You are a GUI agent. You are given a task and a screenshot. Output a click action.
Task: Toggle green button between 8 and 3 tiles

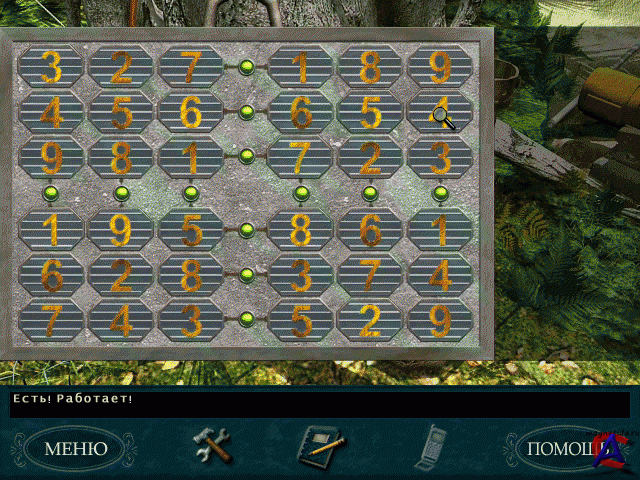coord(247,274)
